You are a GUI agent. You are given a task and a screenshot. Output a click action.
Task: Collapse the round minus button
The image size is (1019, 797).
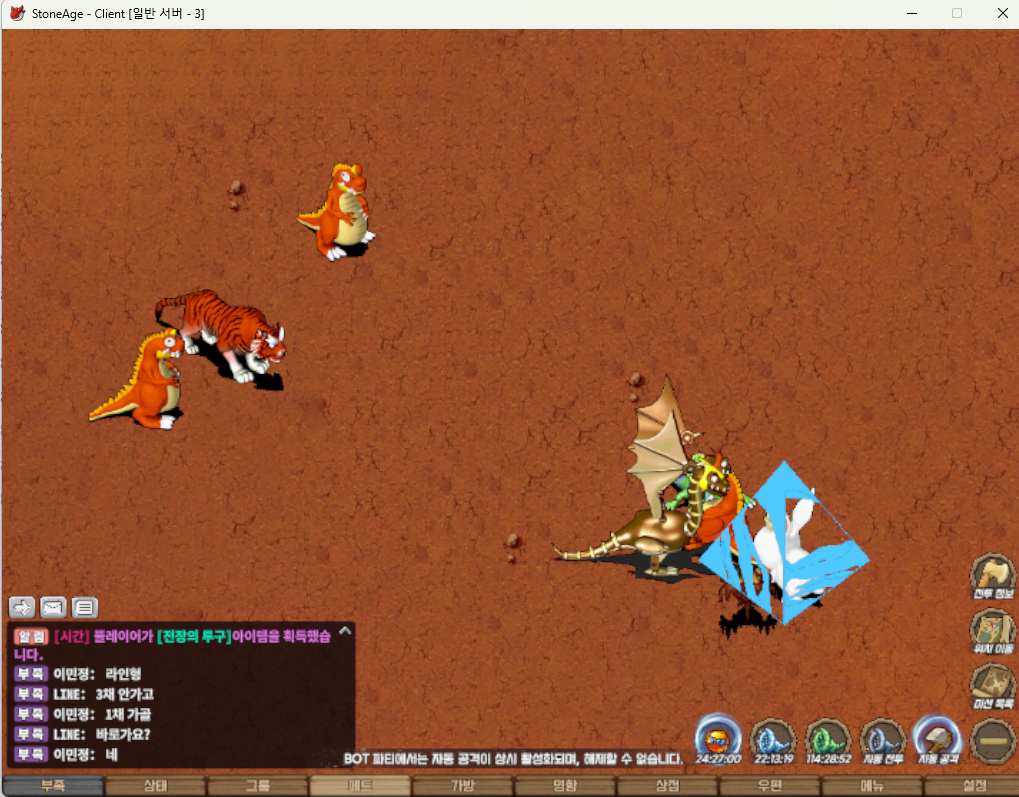point(992,741)
